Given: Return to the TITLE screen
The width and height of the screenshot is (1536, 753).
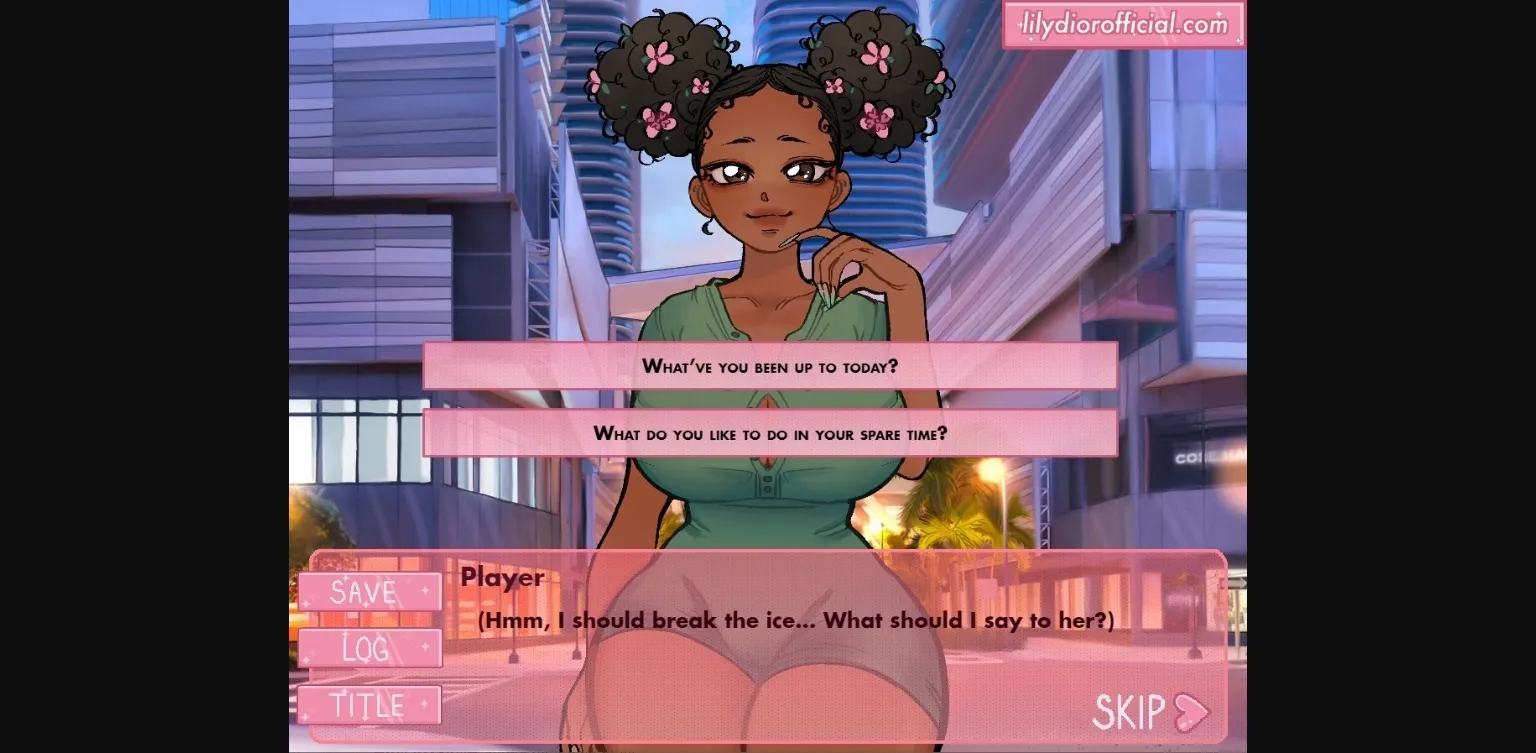Looking at the screenshot, I should pos(368,704).
